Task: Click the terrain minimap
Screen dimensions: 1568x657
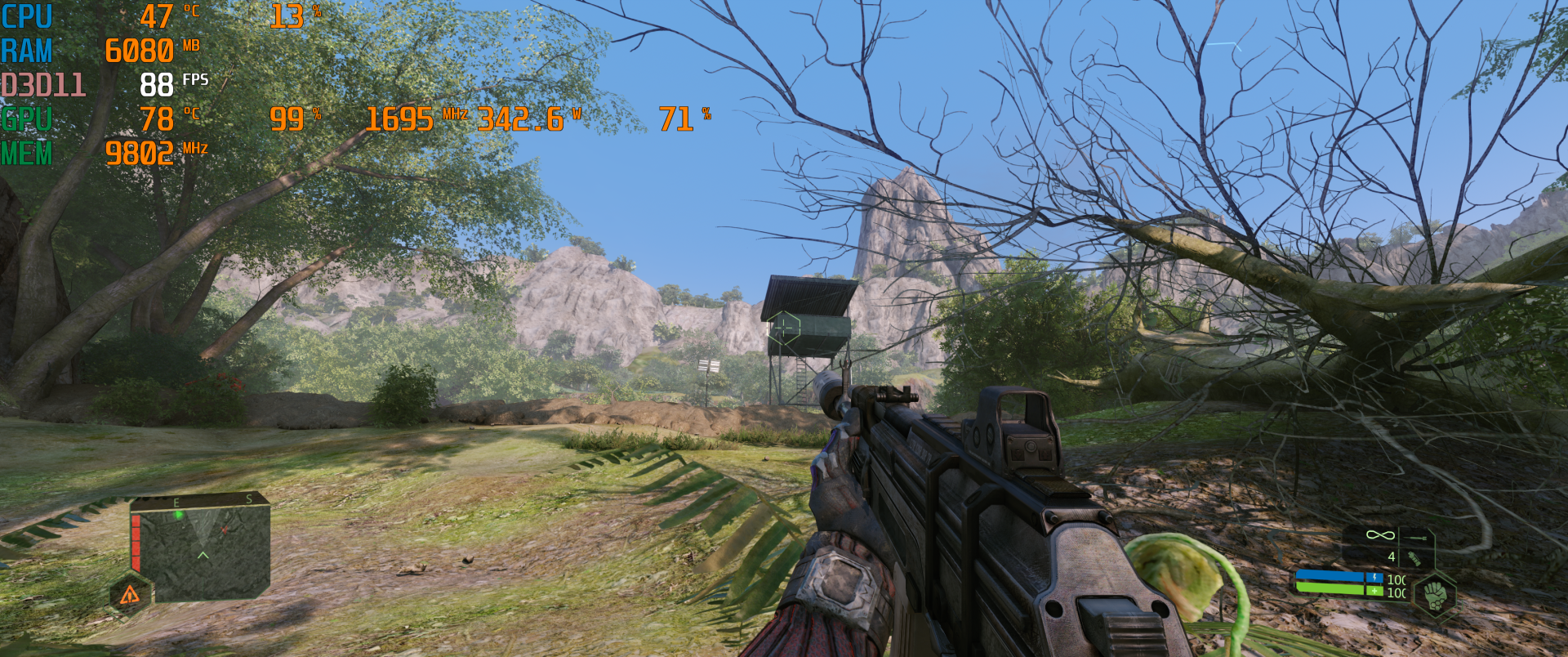Action: [x=201, y=547]
